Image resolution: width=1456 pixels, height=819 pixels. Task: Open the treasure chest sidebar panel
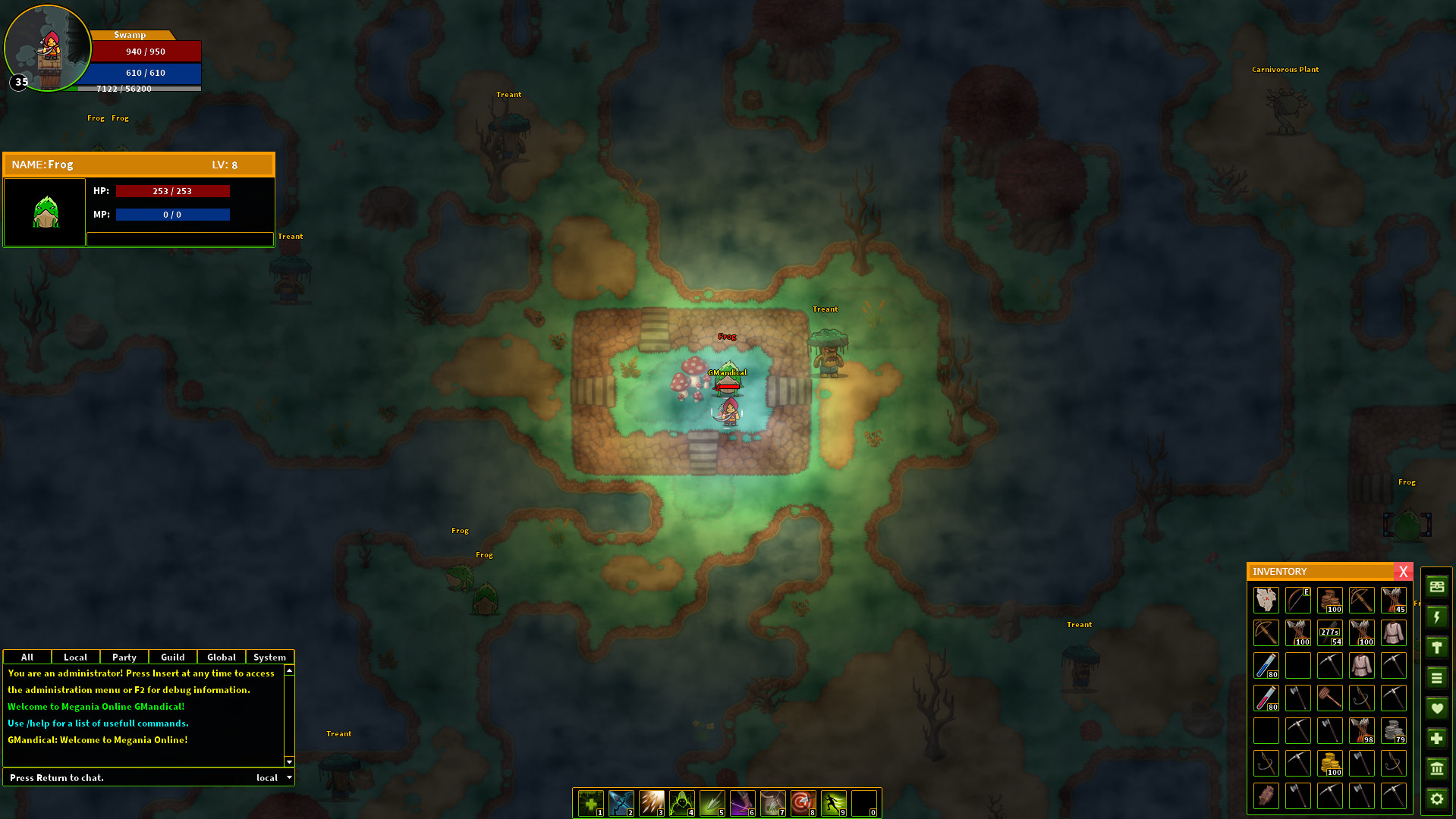click(x=1437, y=587)
